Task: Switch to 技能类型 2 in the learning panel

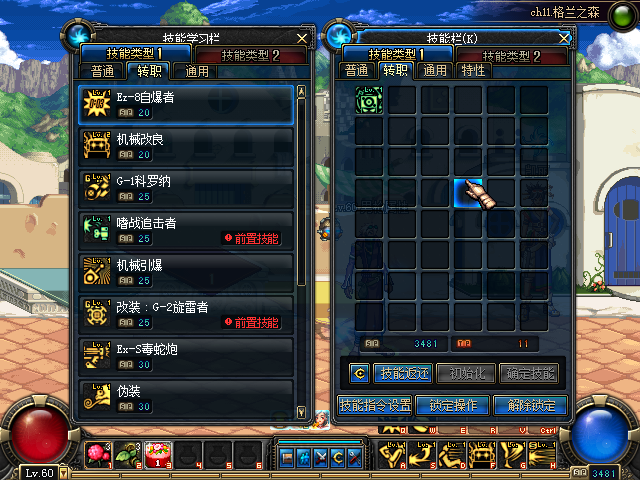Action: pos(252,54)
